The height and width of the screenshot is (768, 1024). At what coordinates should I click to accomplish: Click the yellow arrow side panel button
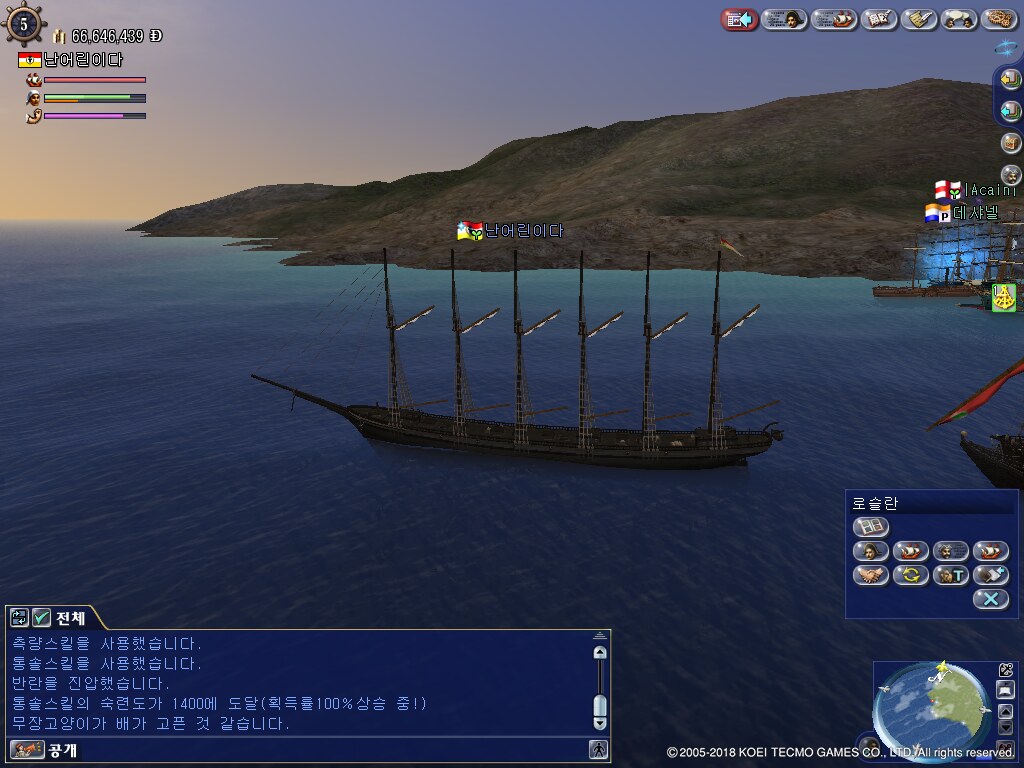(1009, 80)
